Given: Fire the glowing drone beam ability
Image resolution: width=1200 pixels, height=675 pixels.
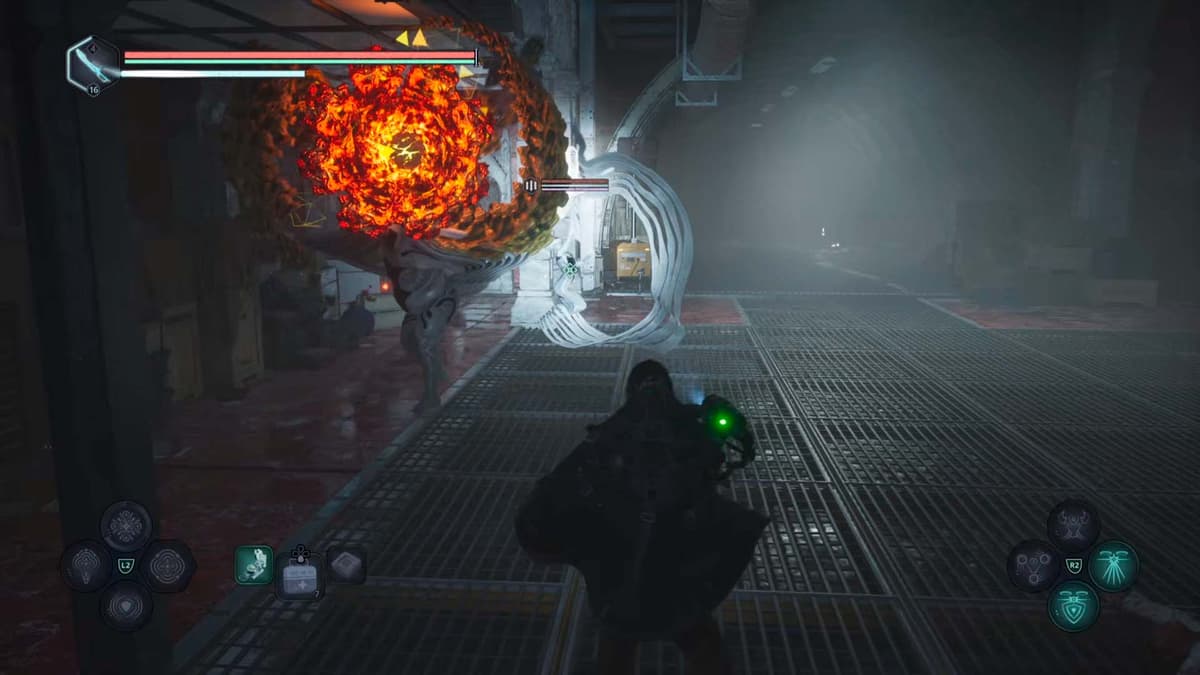Looking at the screenshot, I should 1113,566.
